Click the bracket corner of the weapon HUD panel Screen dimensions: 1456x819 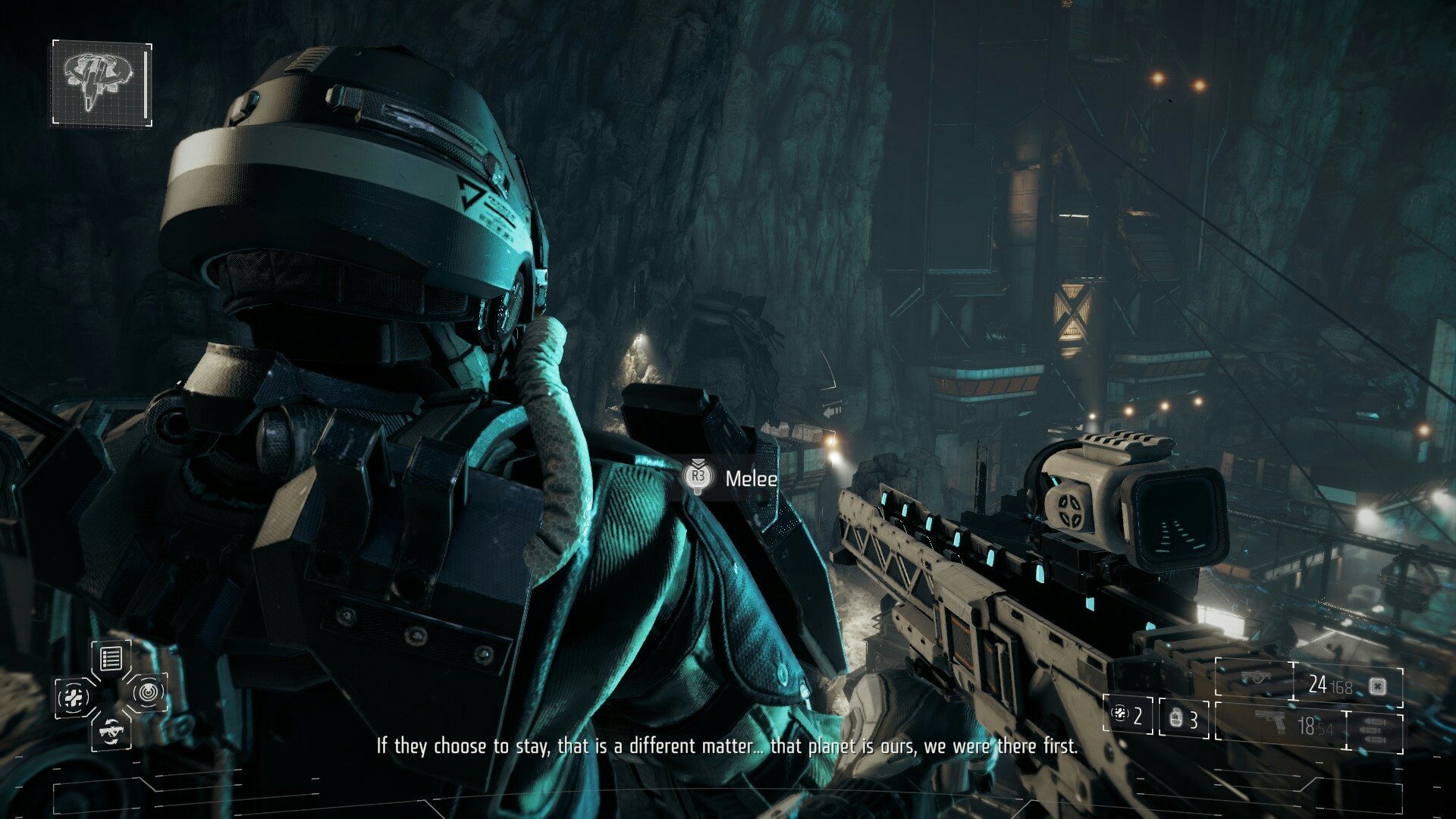1216,659
